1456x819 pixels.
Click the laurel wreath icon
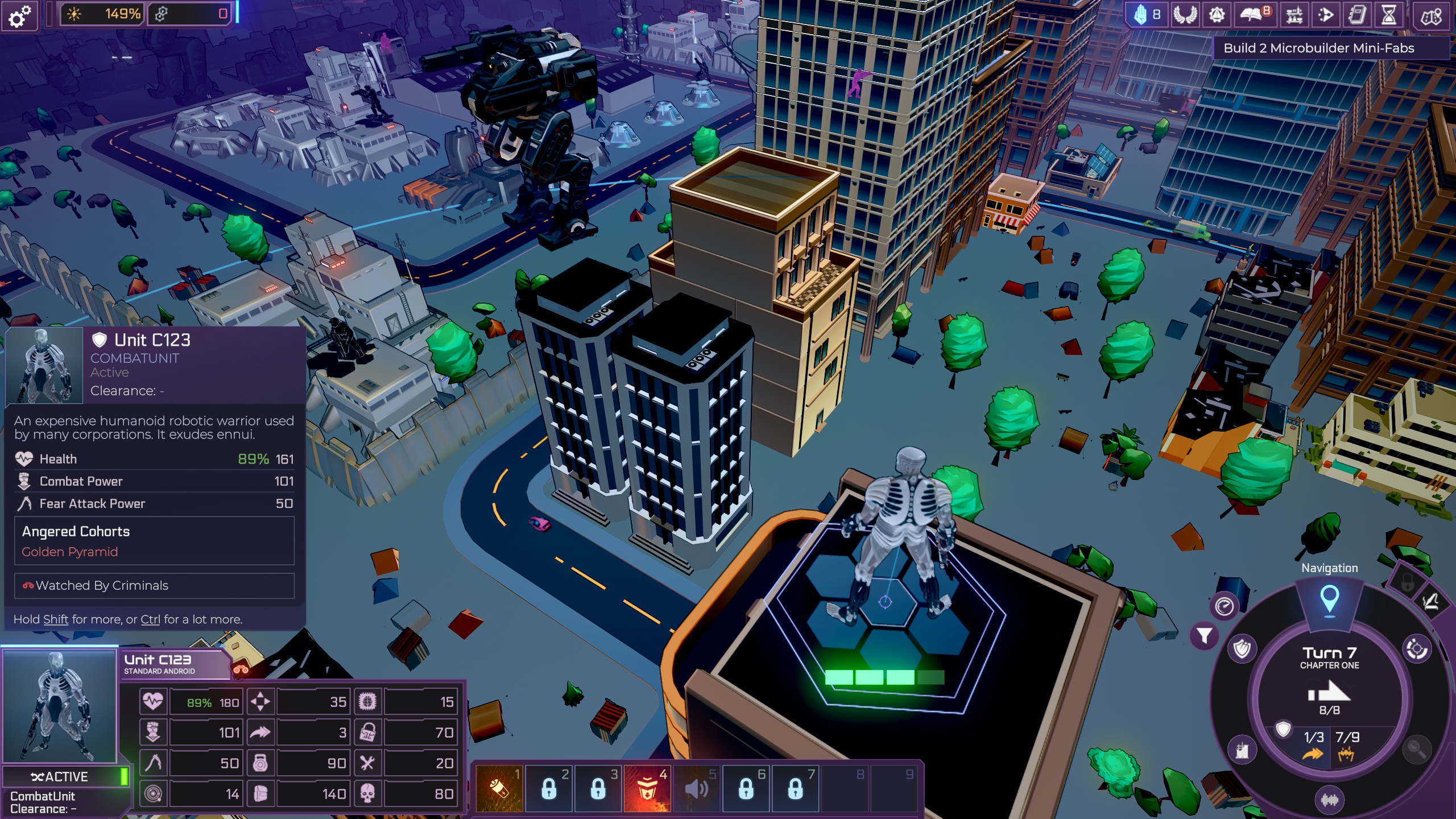coord(1184,15)
